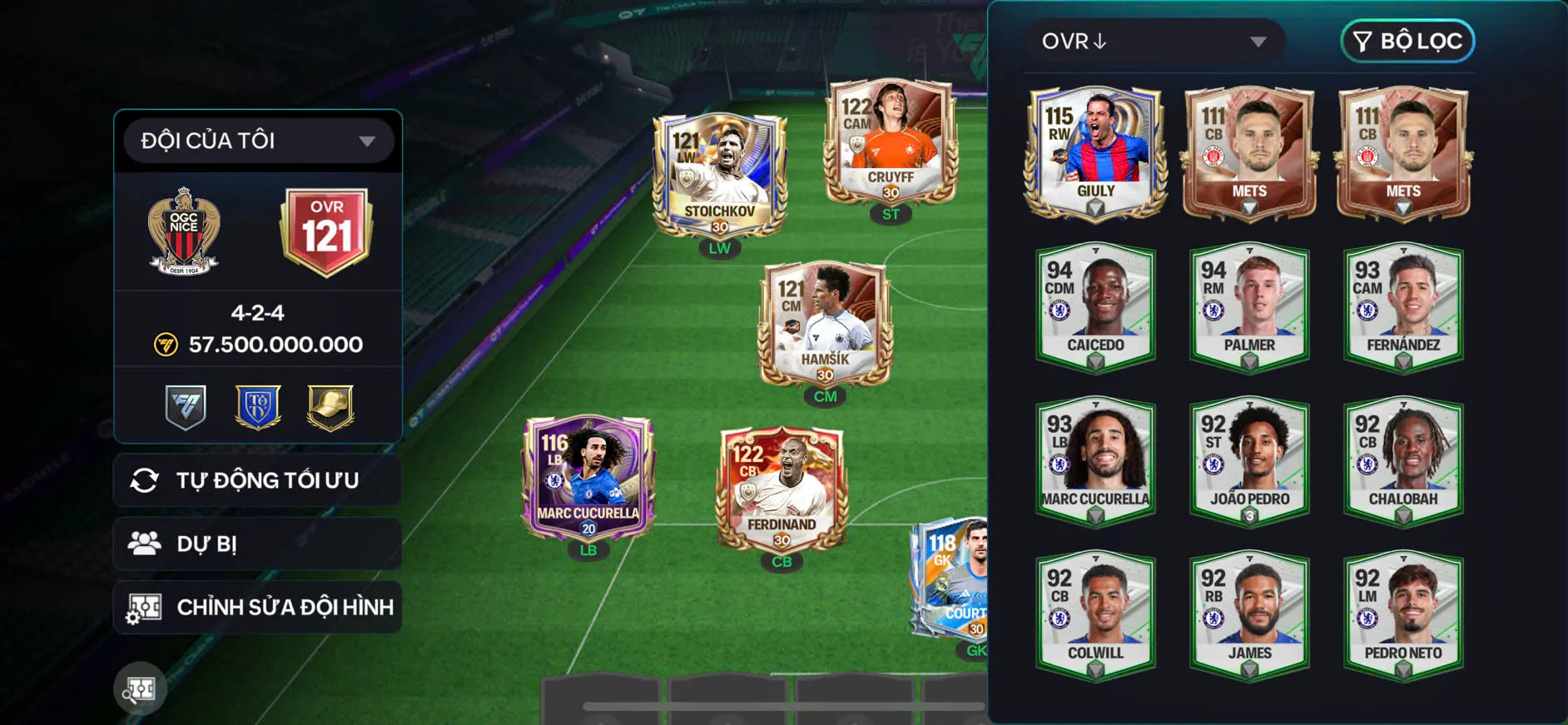Viewport: 1568px width, 725px height.
Task: Pick the Colwill 92 CB card
Action: pyautogui.click(x=1095, y=614)
